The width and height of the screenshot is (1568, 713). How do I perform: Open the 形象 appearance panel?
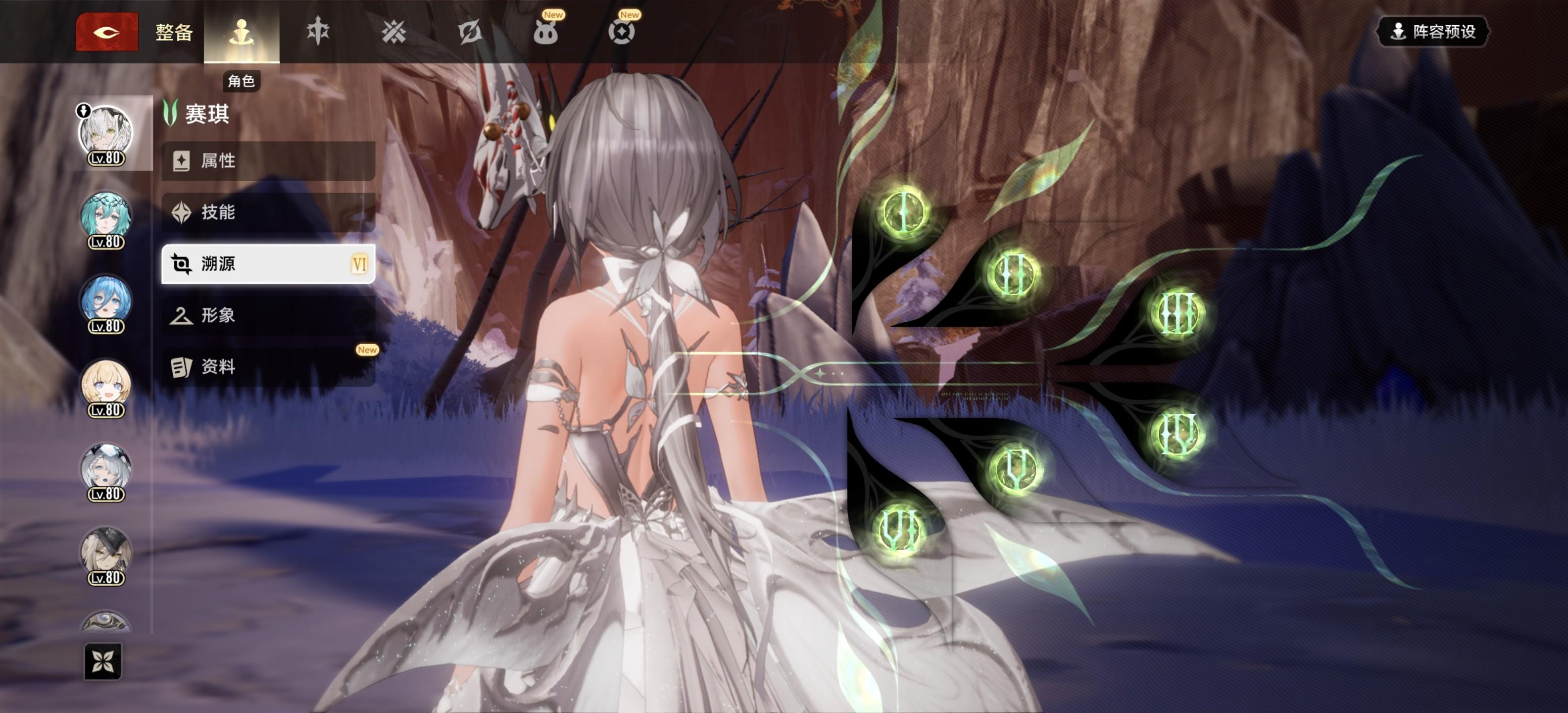tap(268, 315)
